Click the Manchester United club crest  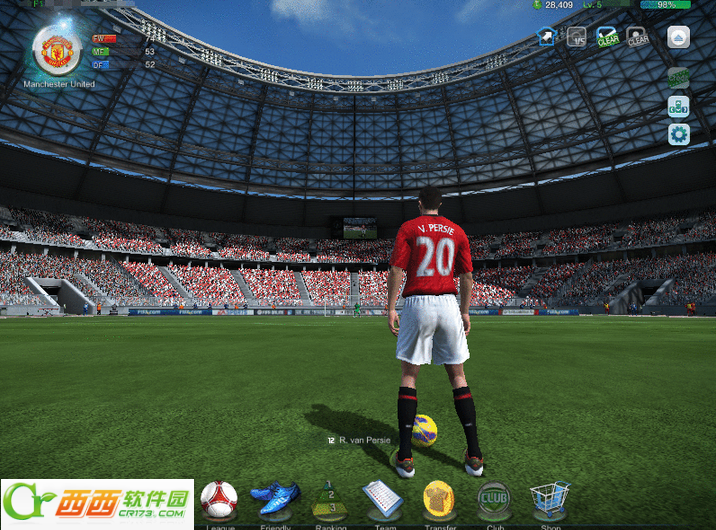(57, 50)
